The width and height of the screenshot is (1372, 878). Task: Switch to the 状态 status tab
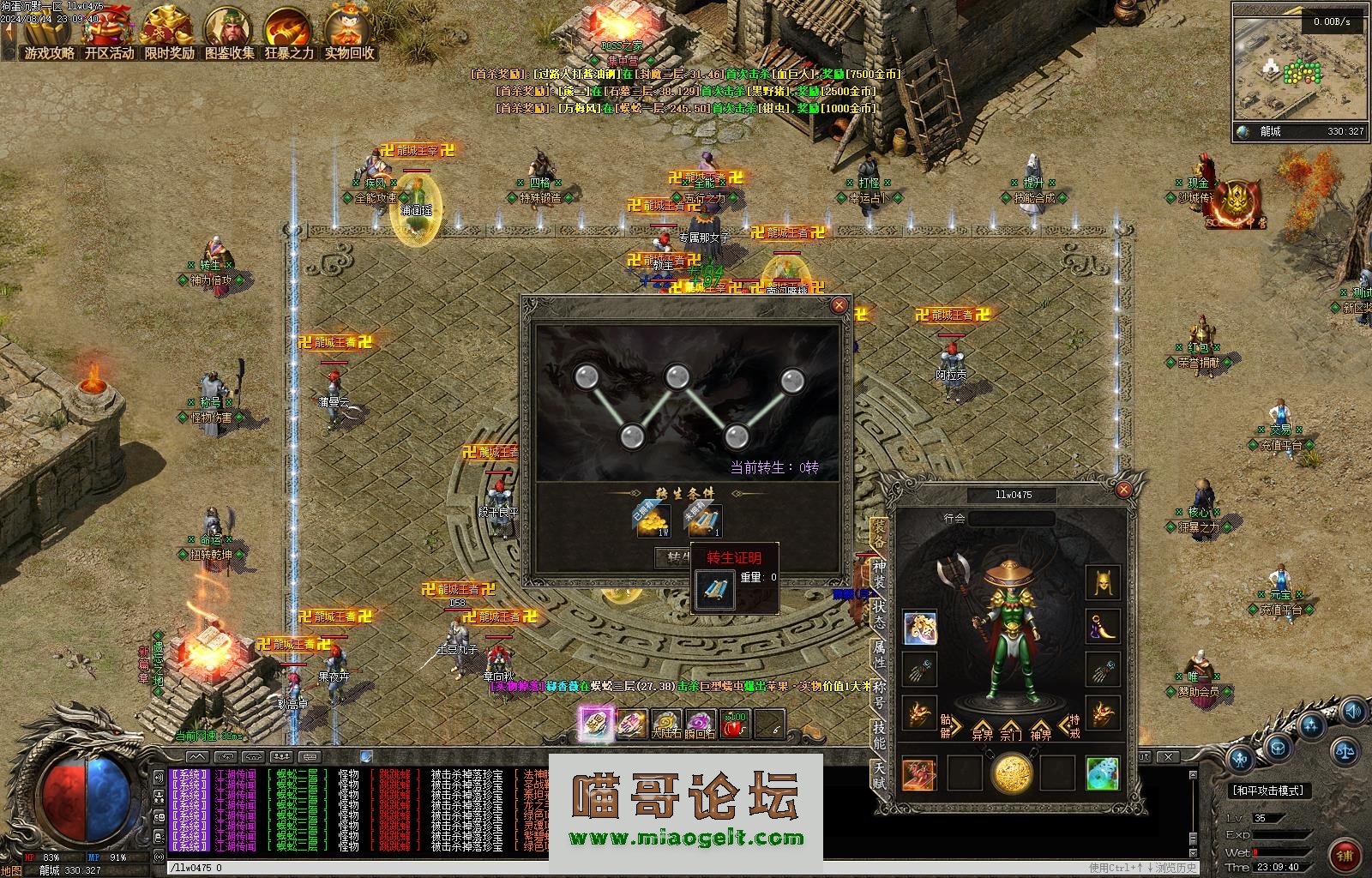pyautogui.click(x=879, y=614)
